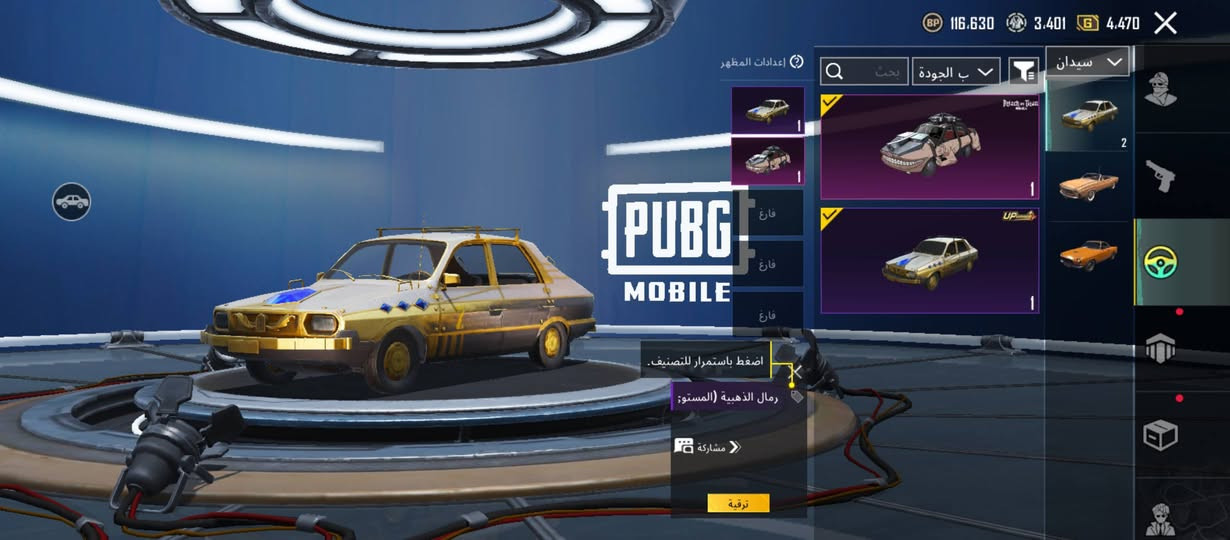Open the filter funnel options
The image size is (1230, 540).
pos(1023,71)
